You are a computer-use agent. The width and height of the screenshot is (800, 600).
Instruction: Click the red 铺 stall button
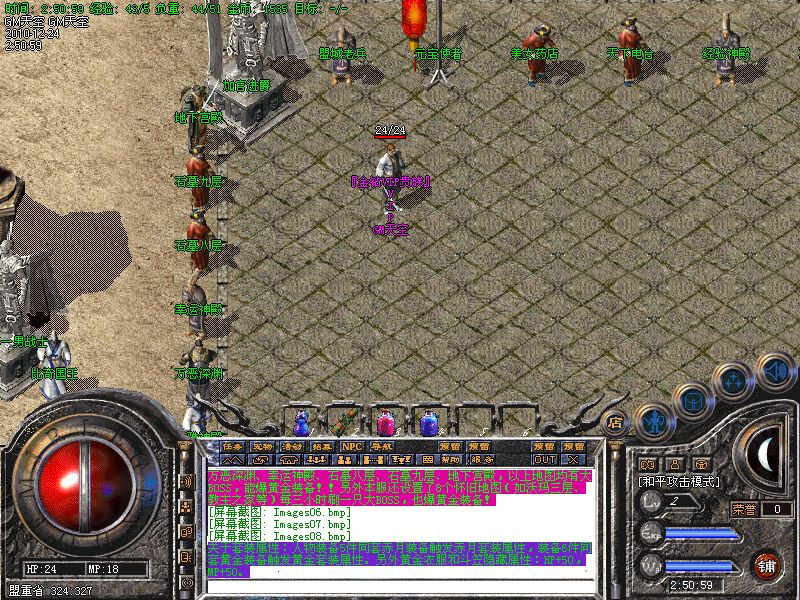(x=768, y=565)
